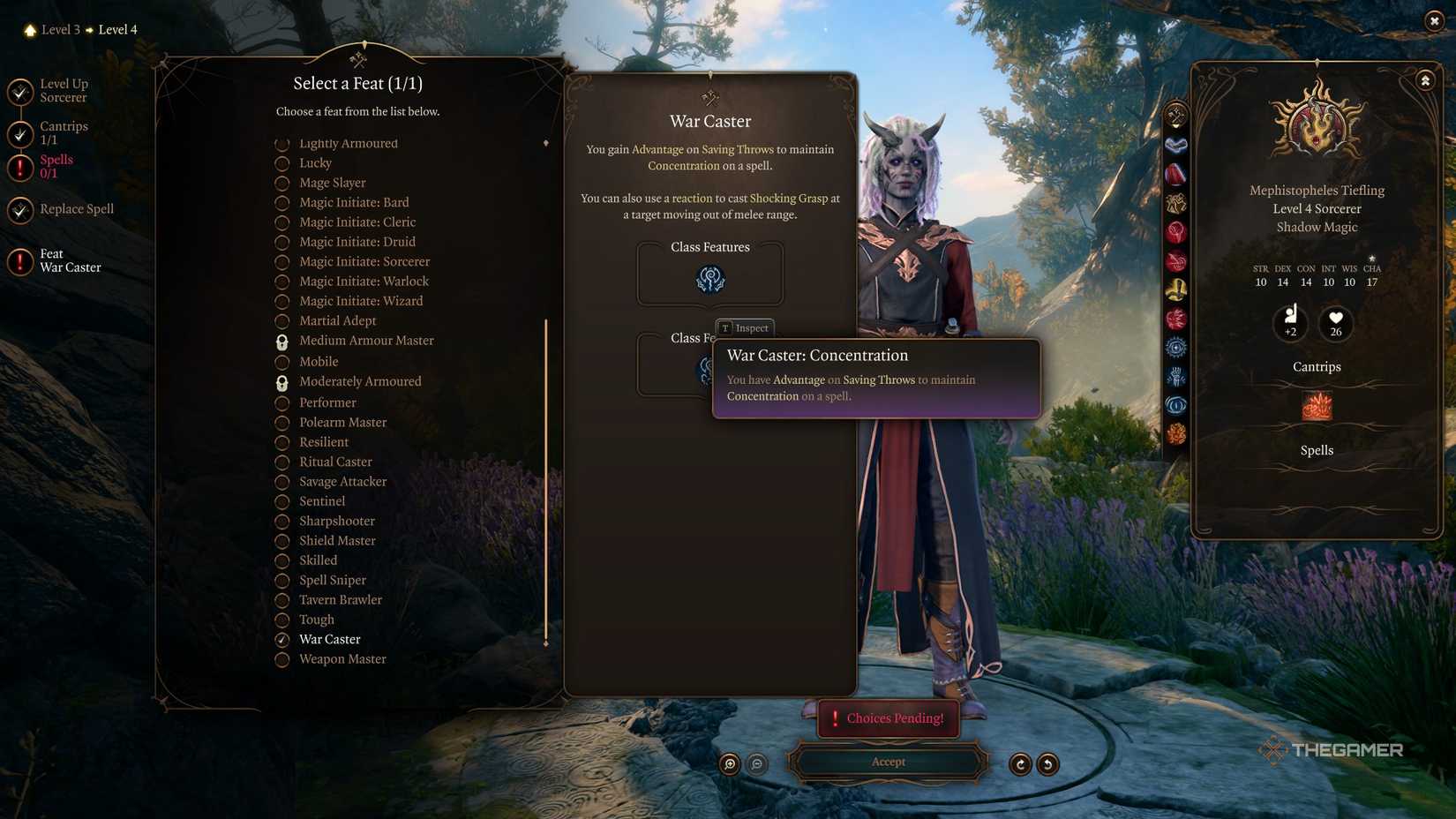The height and width of the screenshot is (819, 1456).
Task: Click the zoom-in magnifier below the portrait
Action: 728,764
